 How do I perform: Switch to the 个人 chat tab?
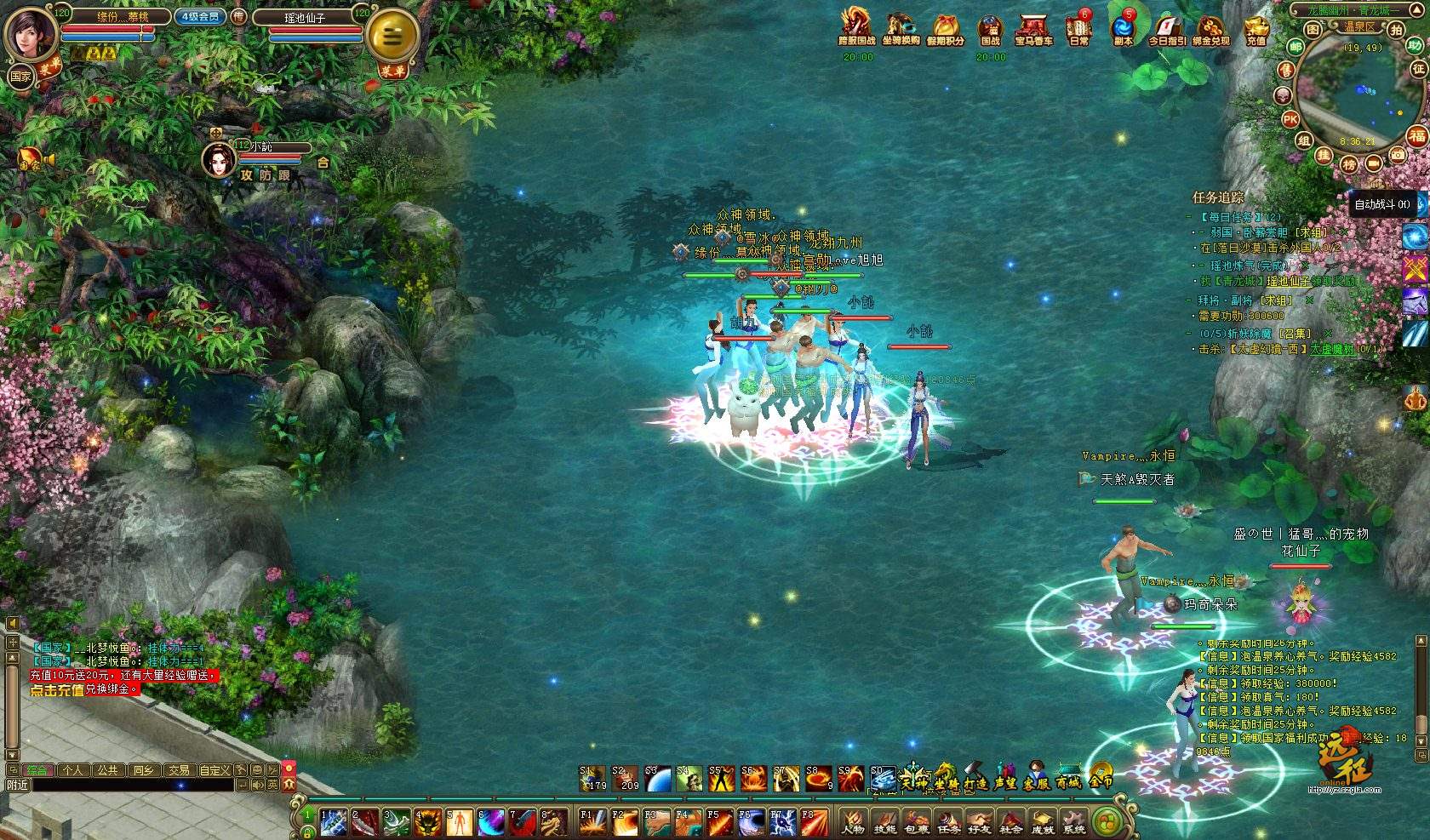(73, 769)
